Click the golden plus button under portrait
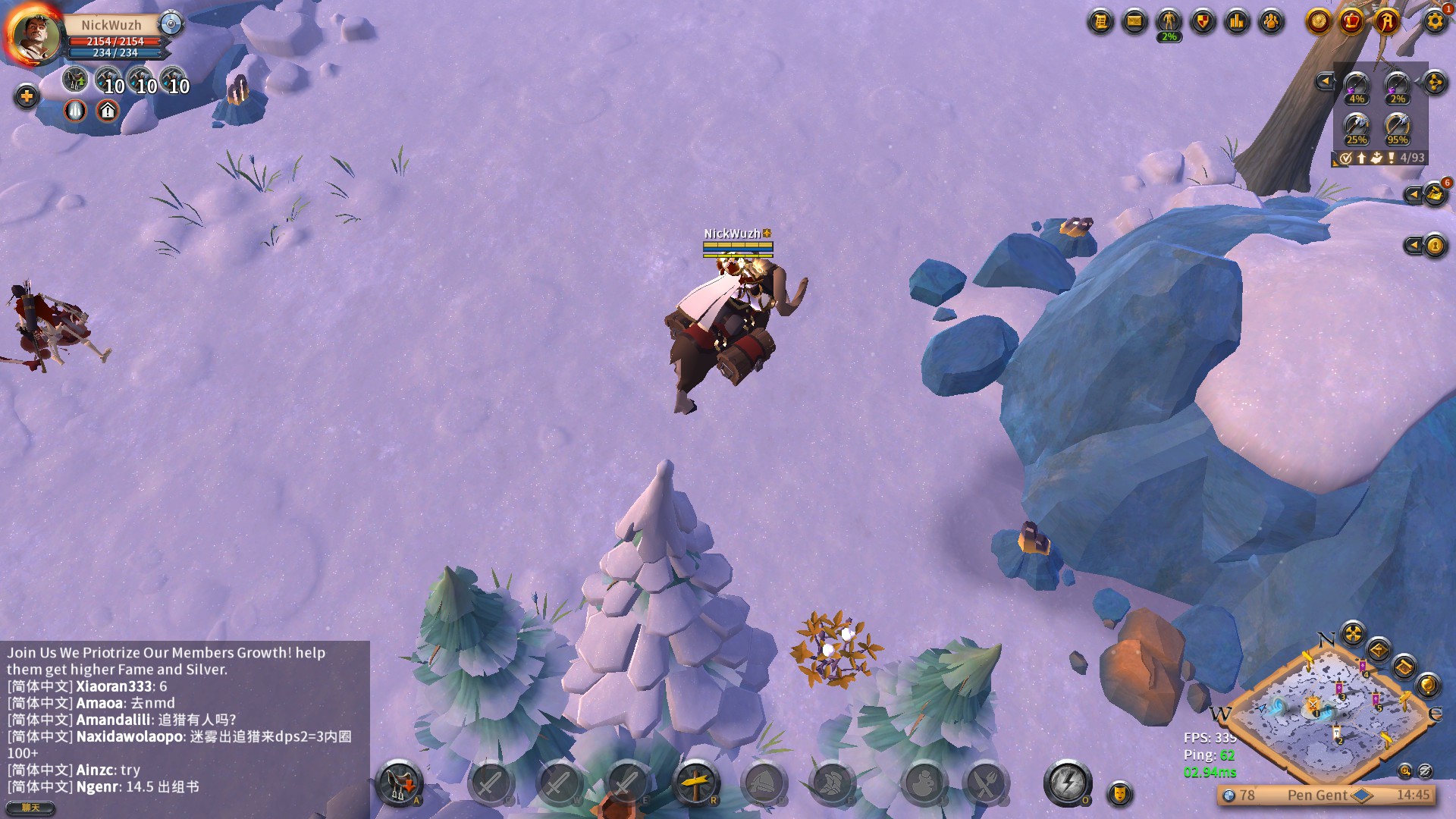1456x819 pixels. click(x=27, y=96)
